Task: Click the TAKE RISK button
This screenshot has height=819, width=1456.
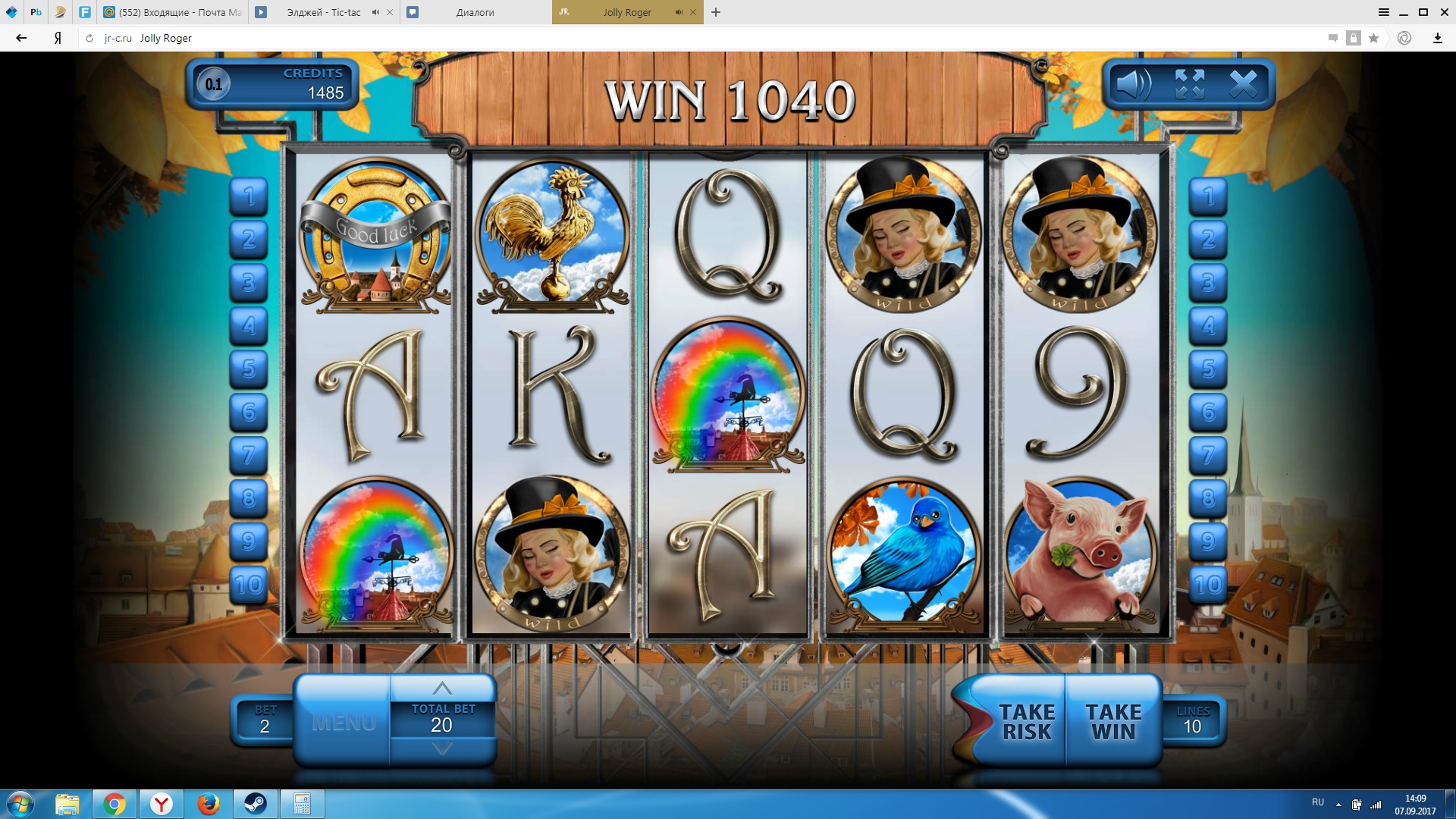Action: point(1026,722)
